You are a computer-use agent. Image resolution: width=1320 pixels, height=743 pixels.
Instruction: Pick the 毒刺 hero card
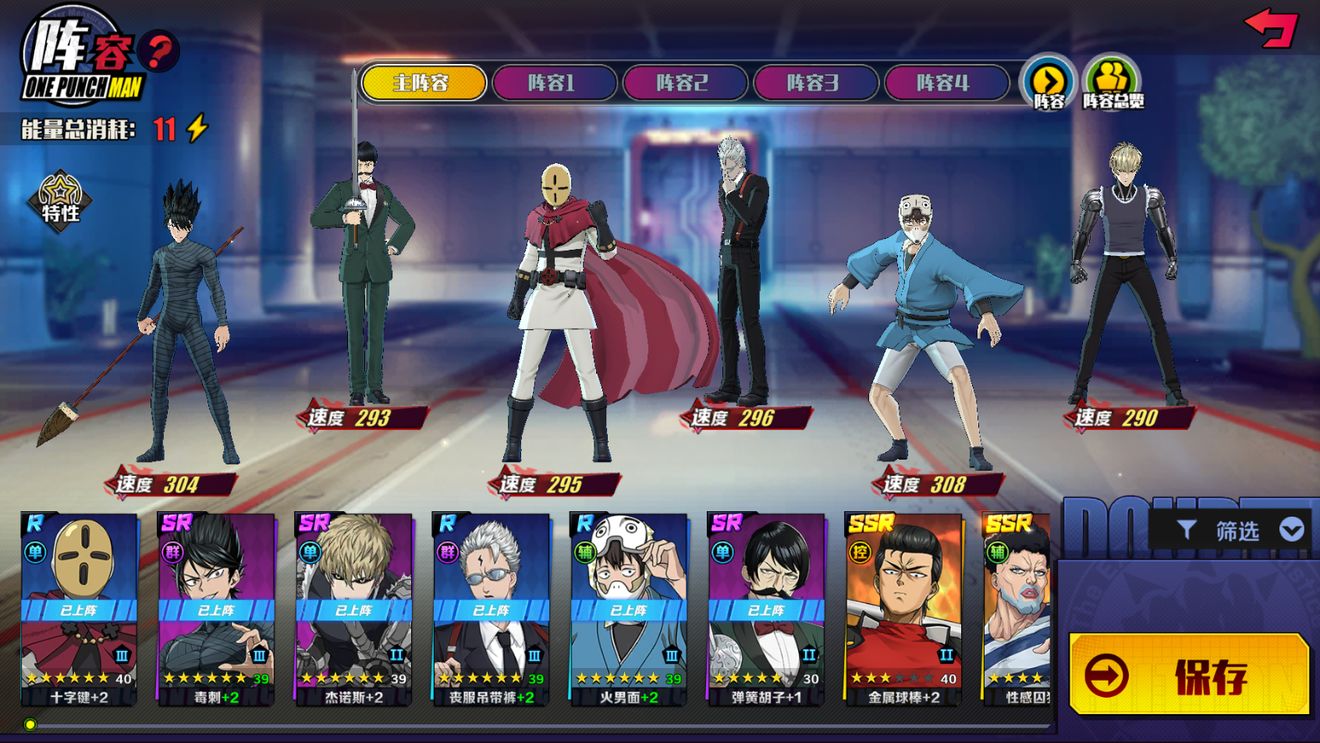click(x=216, y=608)
